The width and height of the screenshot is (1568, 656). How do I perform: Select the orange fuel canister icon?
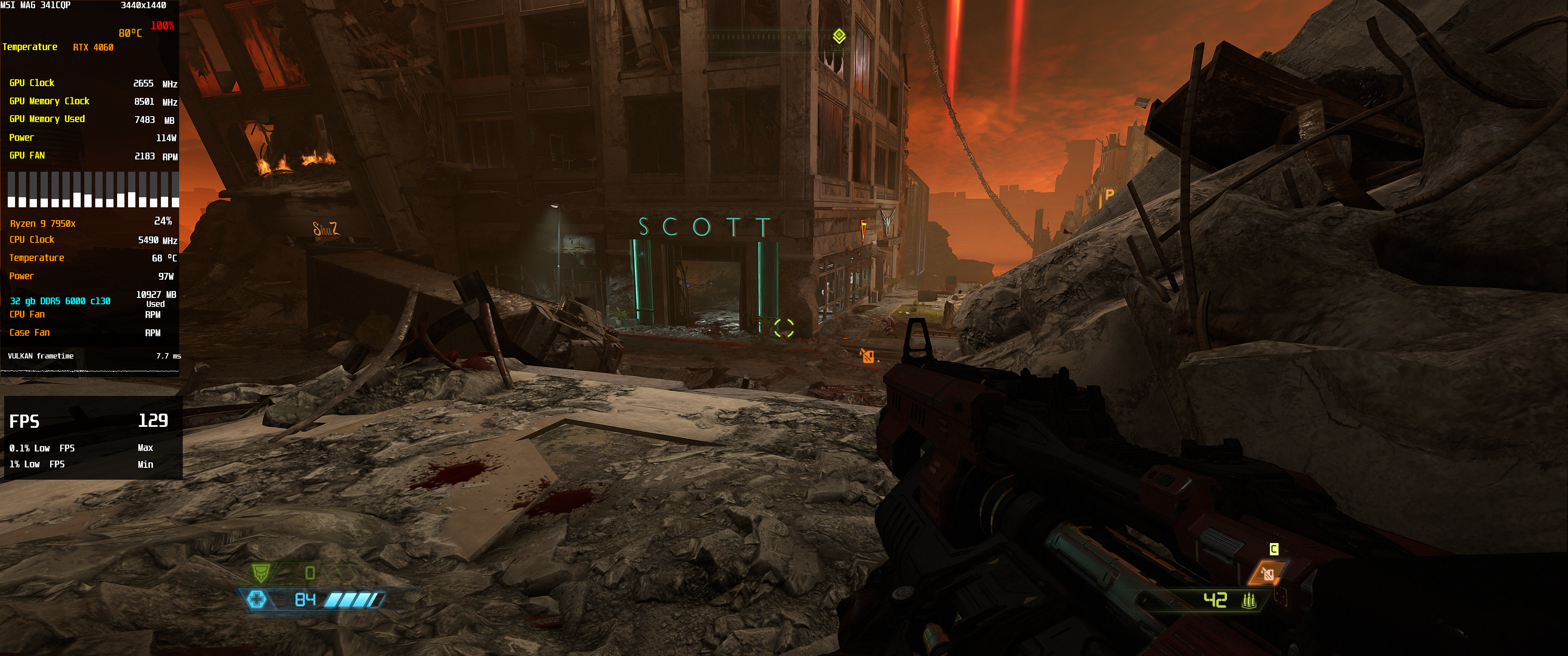coord(1268,573)
